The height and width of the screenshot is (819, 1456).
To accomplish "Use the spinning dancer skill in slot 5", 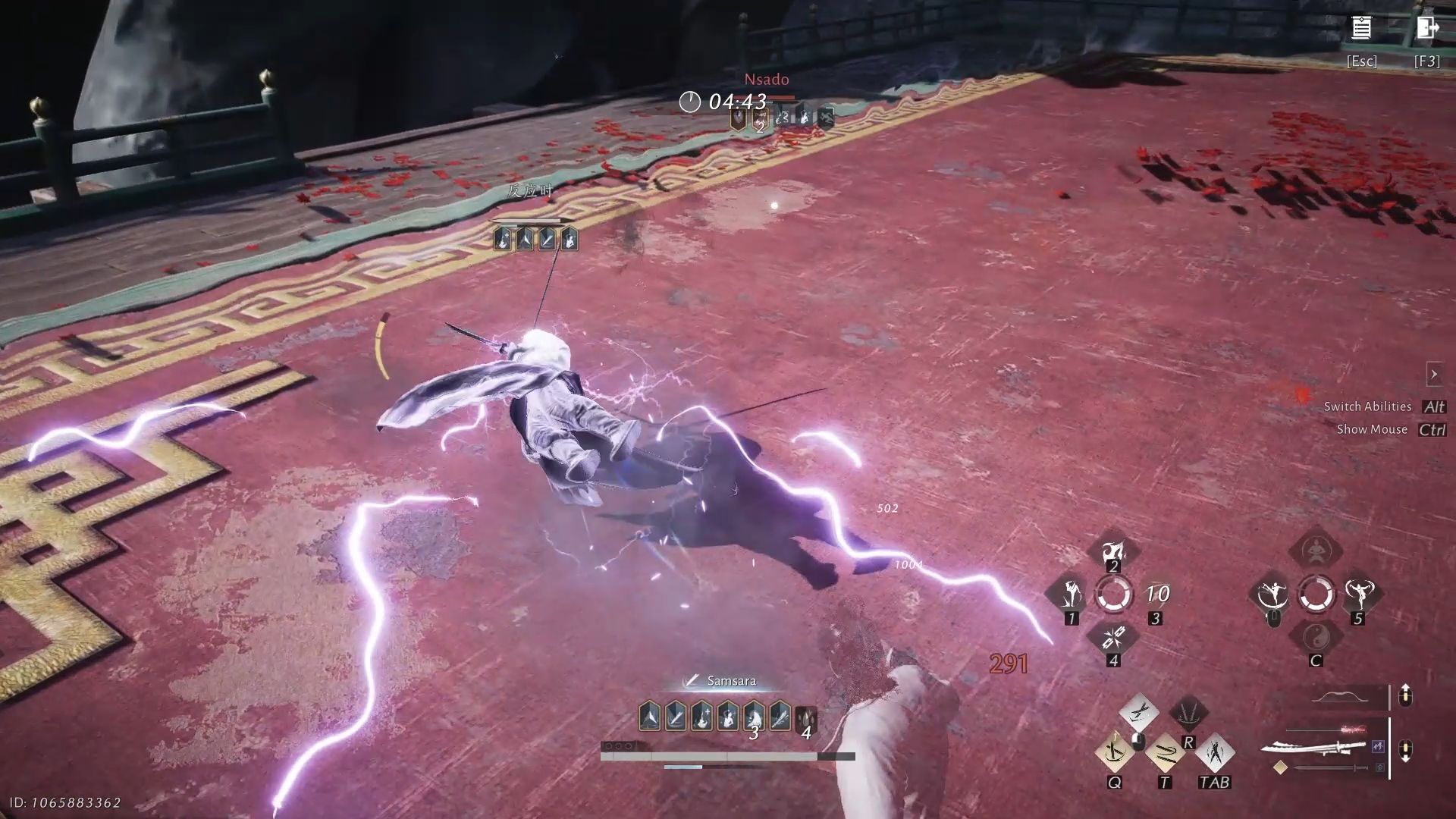I will (1358, 594).
